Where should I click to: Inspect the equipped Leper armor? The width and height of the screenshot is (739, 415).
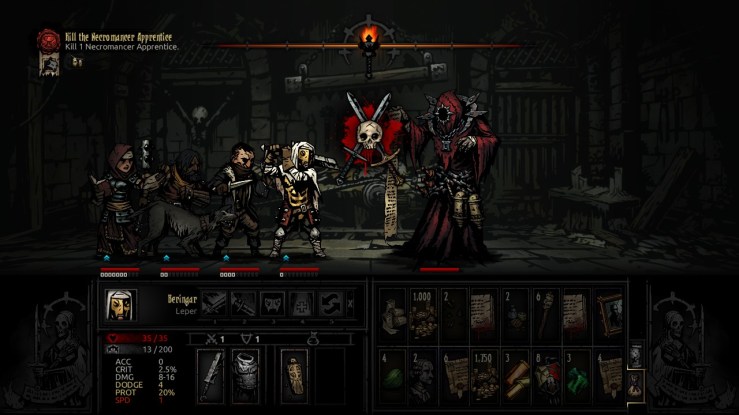[x=248, y=372]
